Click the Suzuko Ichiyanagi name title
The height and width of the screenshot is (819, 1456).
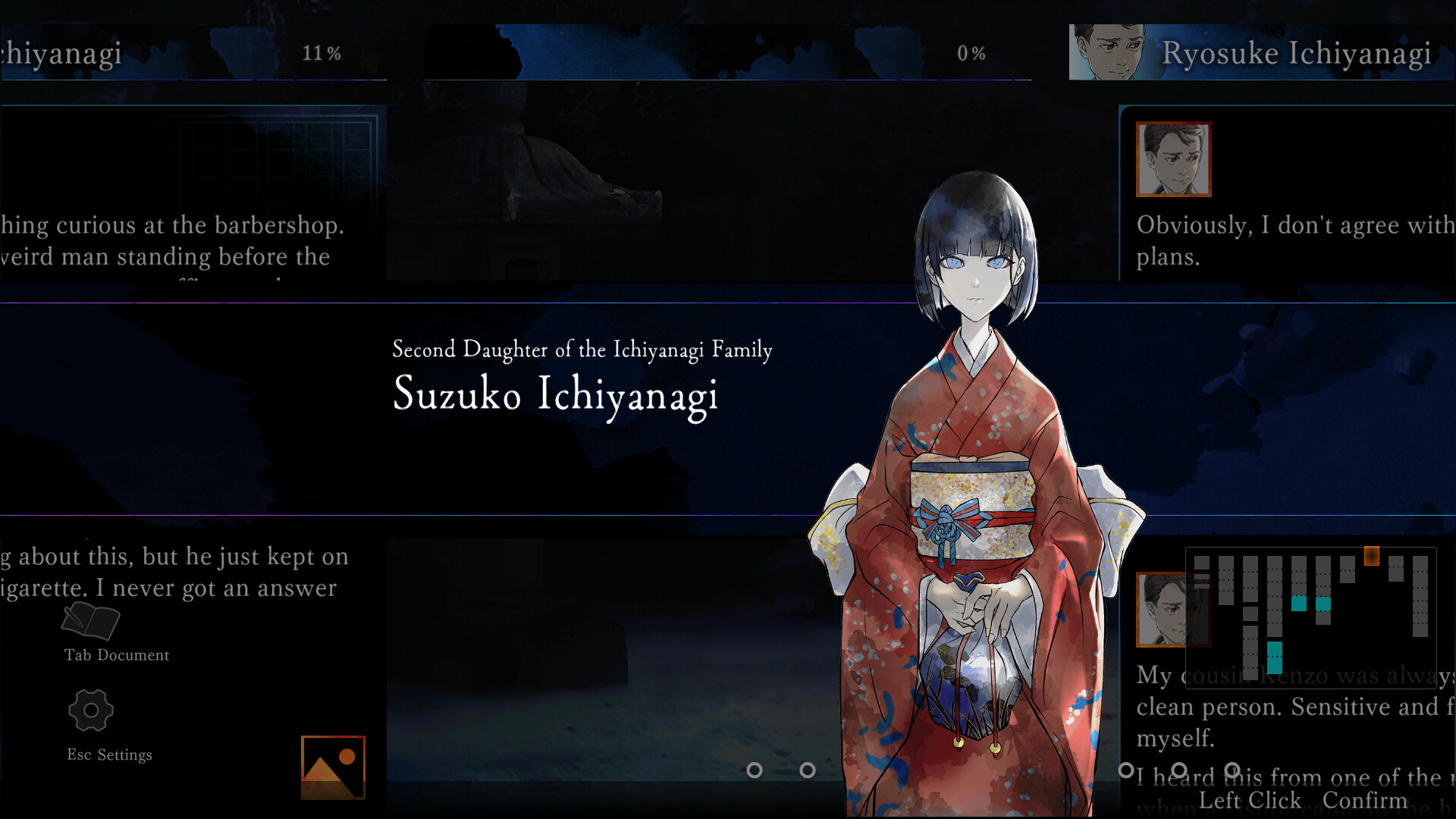(x=554, y=395)
